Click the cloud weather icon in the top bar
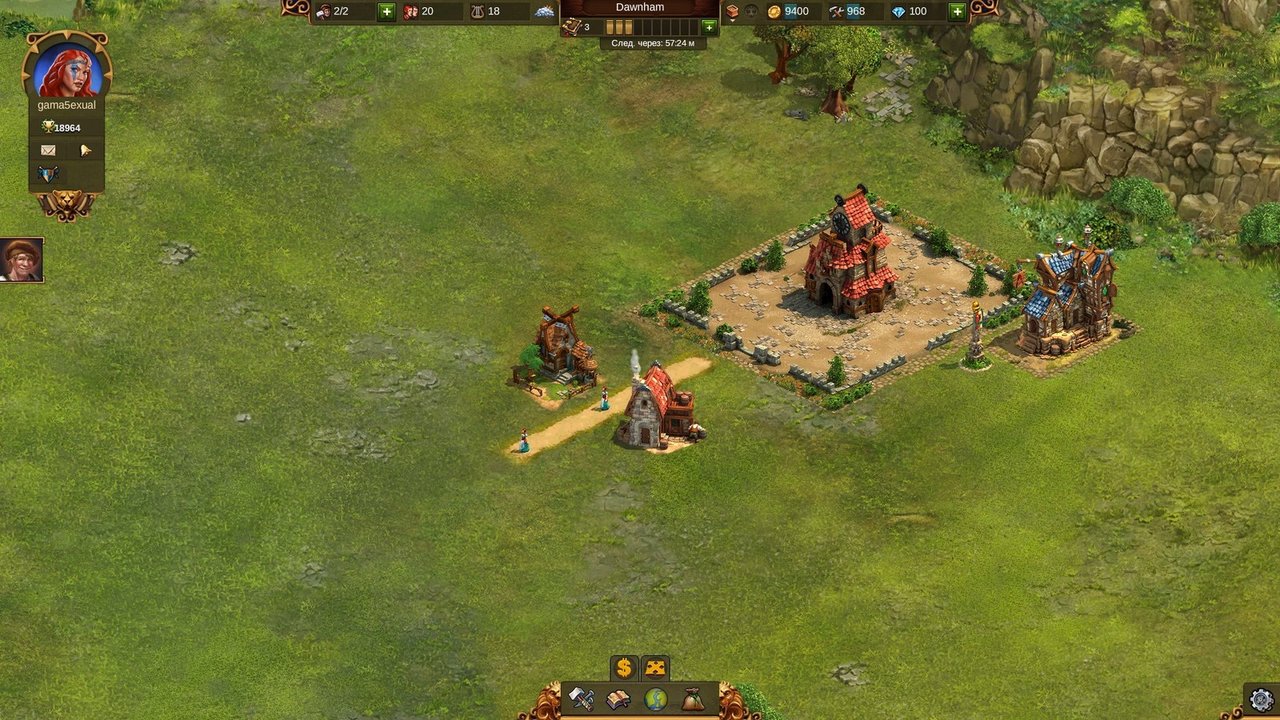This screenshot has height=720, width=1280. click(544, 12)
